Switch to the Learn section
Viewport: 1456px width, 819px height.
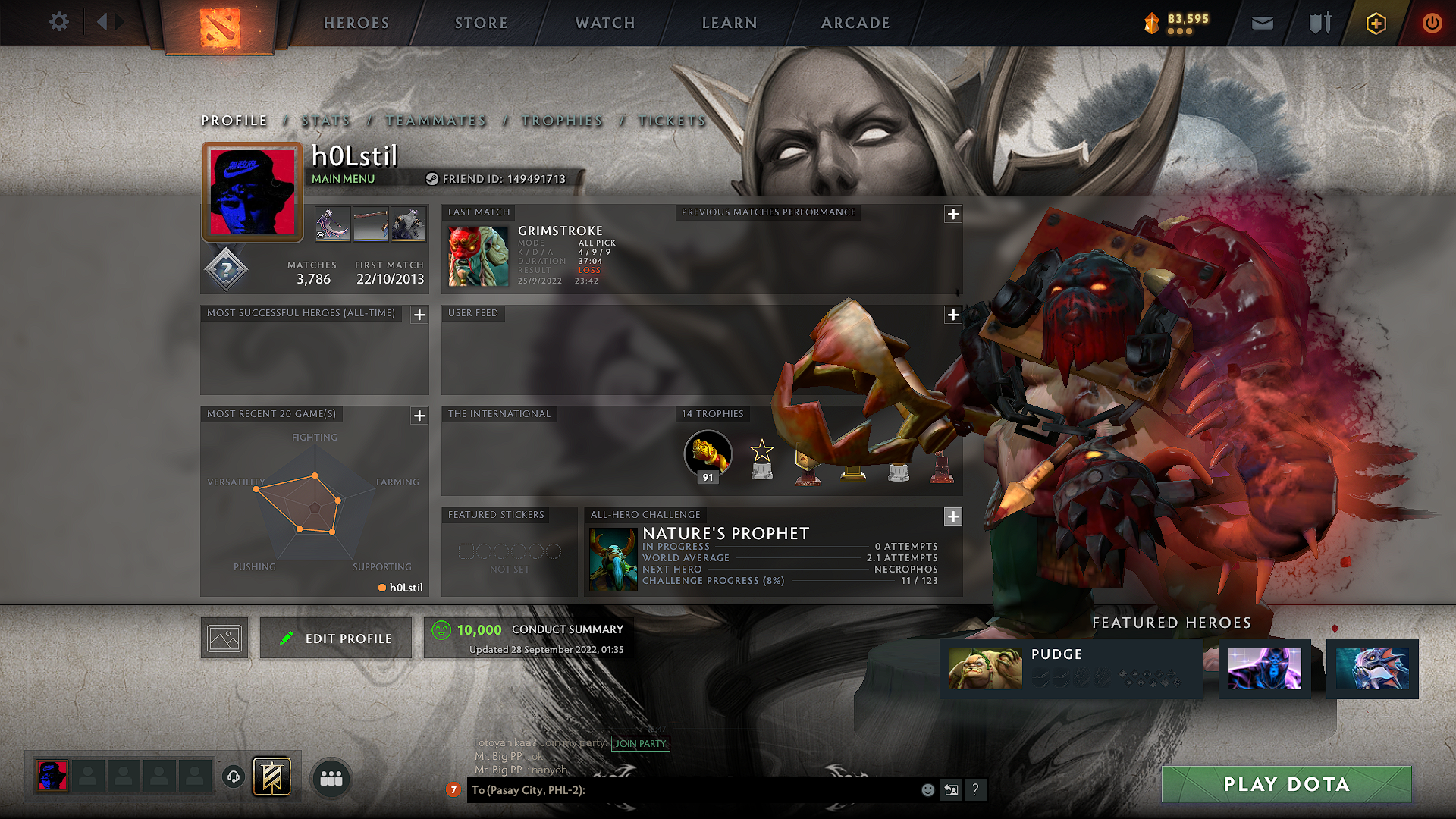coord(730,23)
